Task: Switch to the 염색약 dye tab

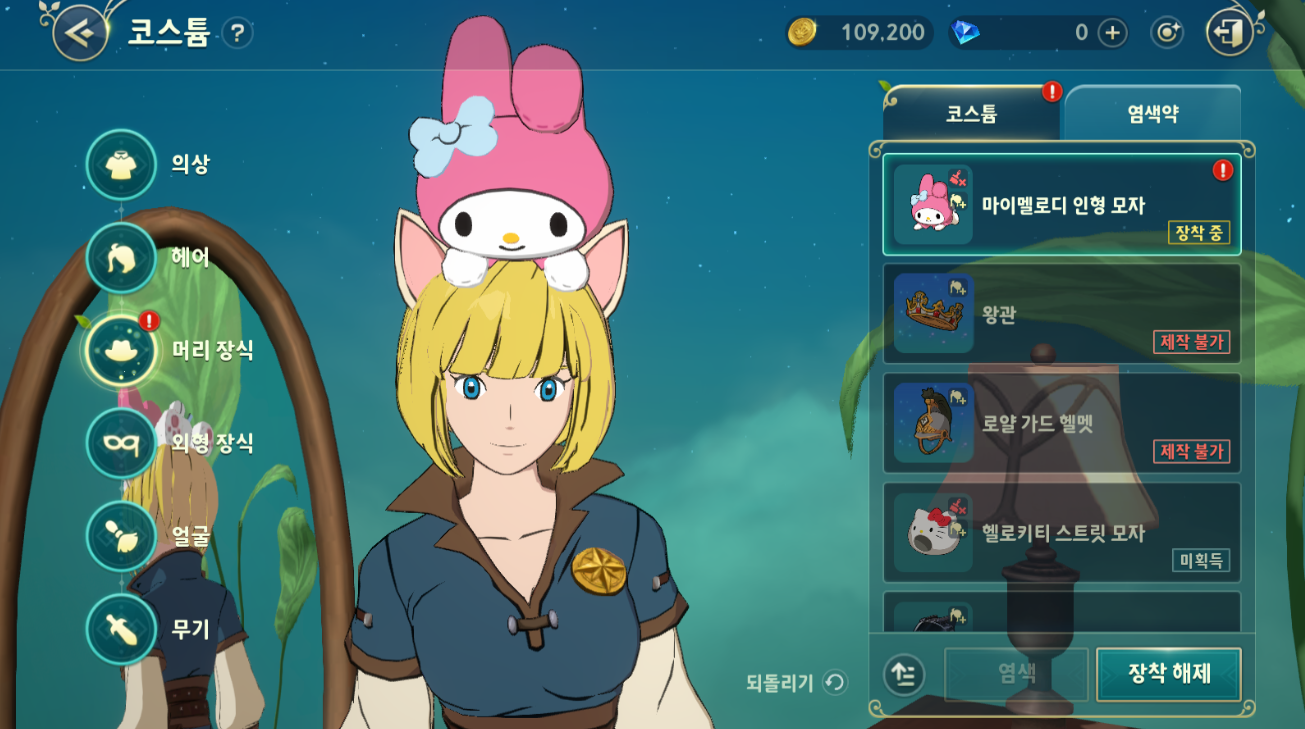Action: tap(1152, 114)
